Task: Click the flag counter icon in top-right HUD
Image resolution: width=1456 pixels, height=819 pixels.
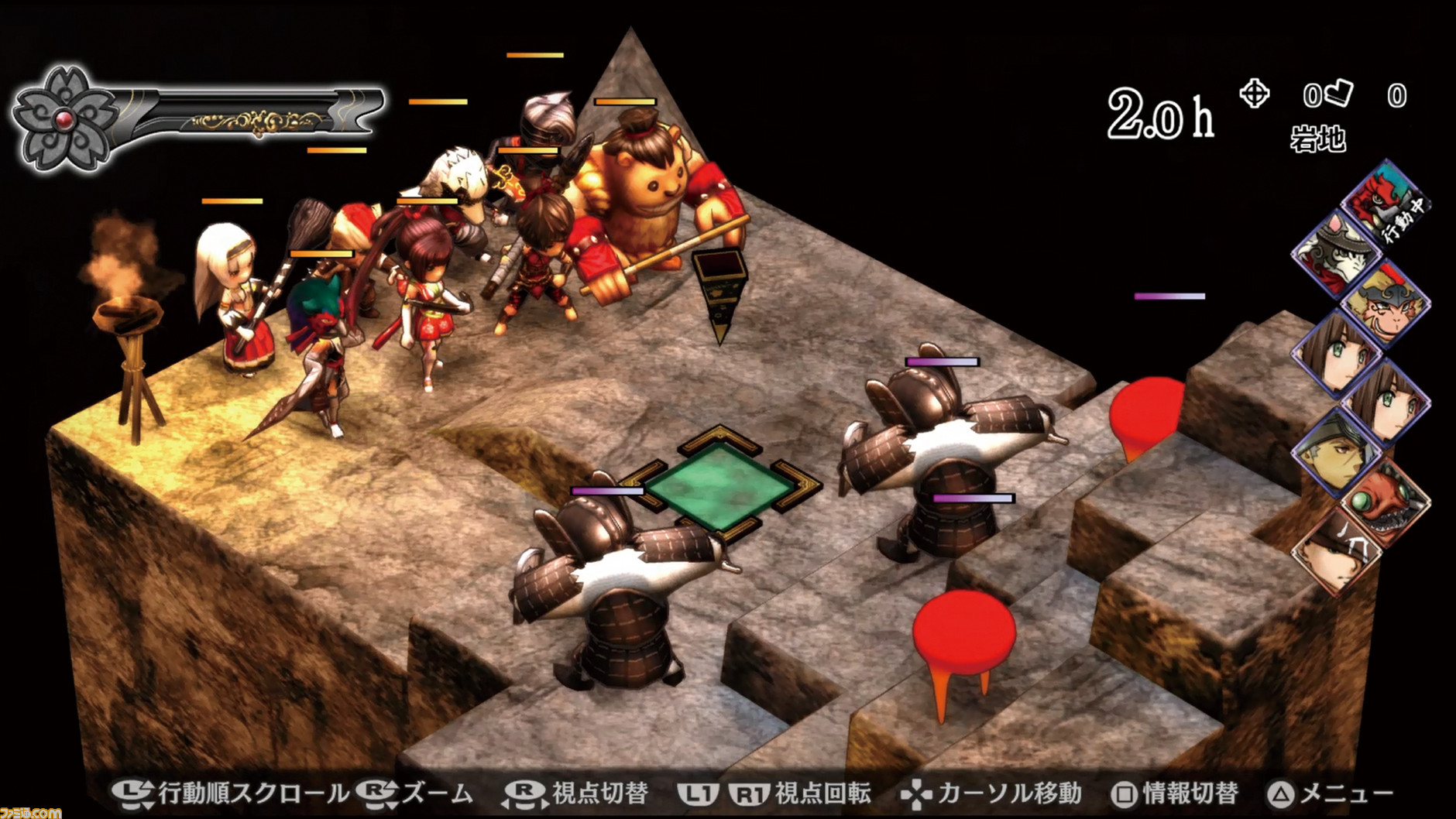Action: point(1338,93)
